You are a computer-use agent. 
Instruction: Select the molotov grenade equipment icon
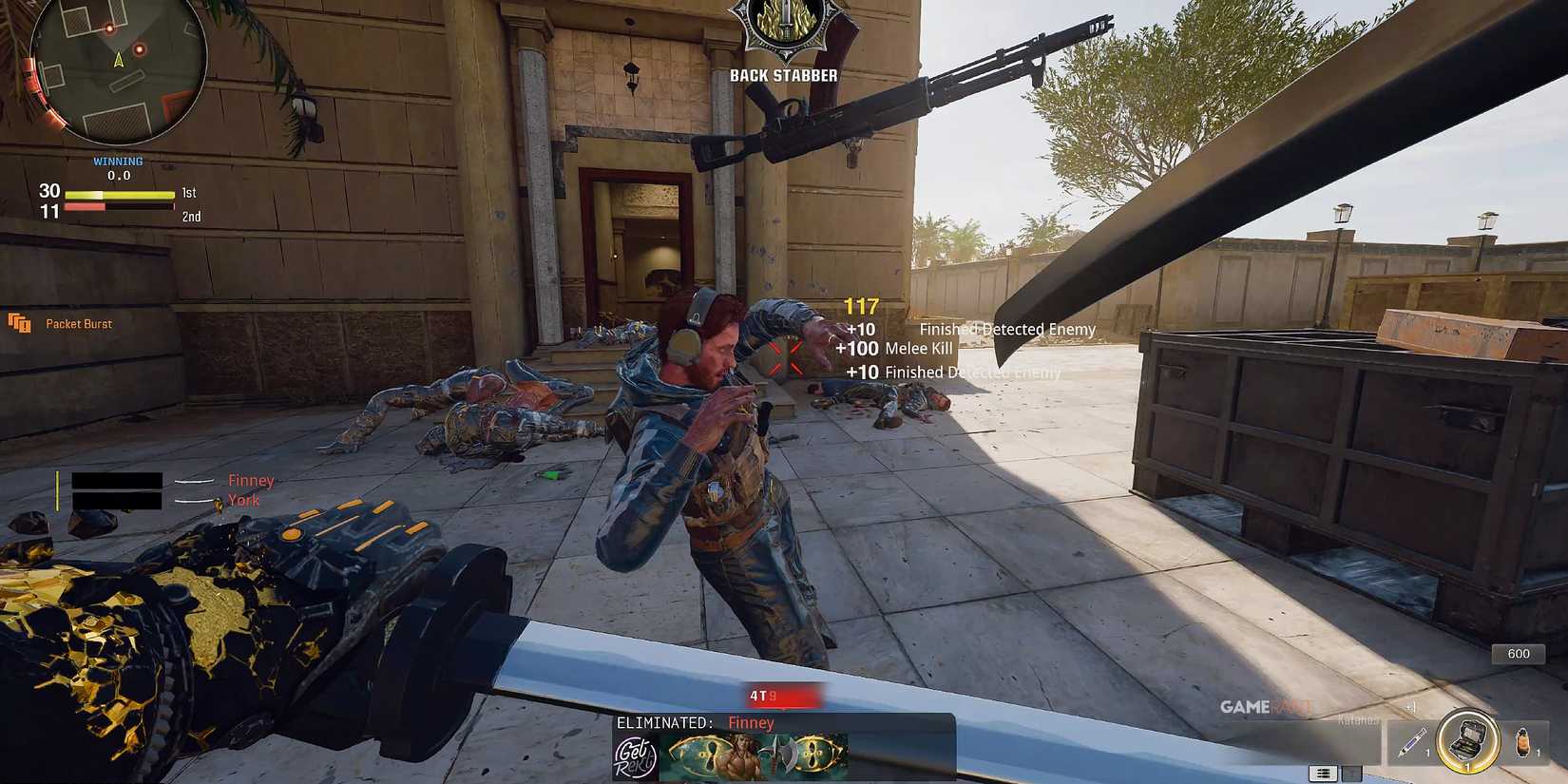click(x=1523, y=740)
